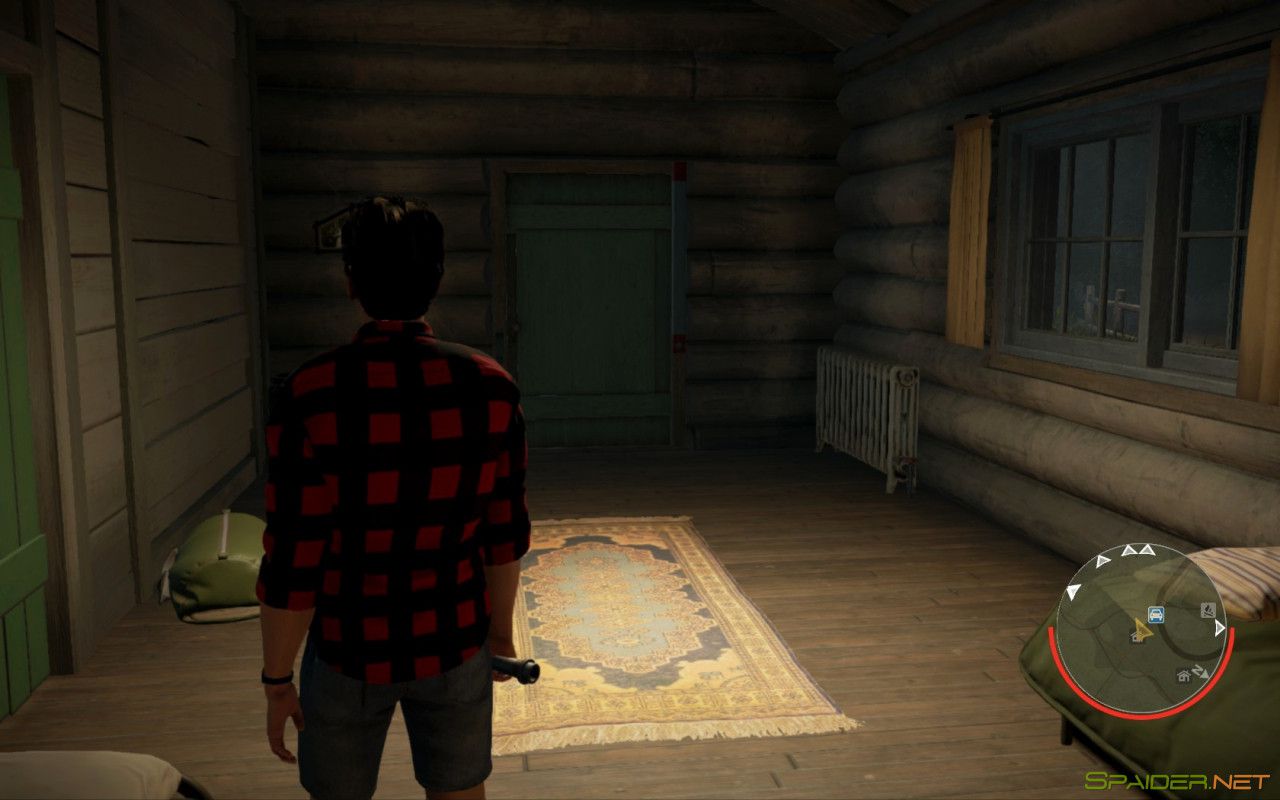Select the white arrow on the minimap's left edge
The image size is (1280, 800).
(1071, 589)
